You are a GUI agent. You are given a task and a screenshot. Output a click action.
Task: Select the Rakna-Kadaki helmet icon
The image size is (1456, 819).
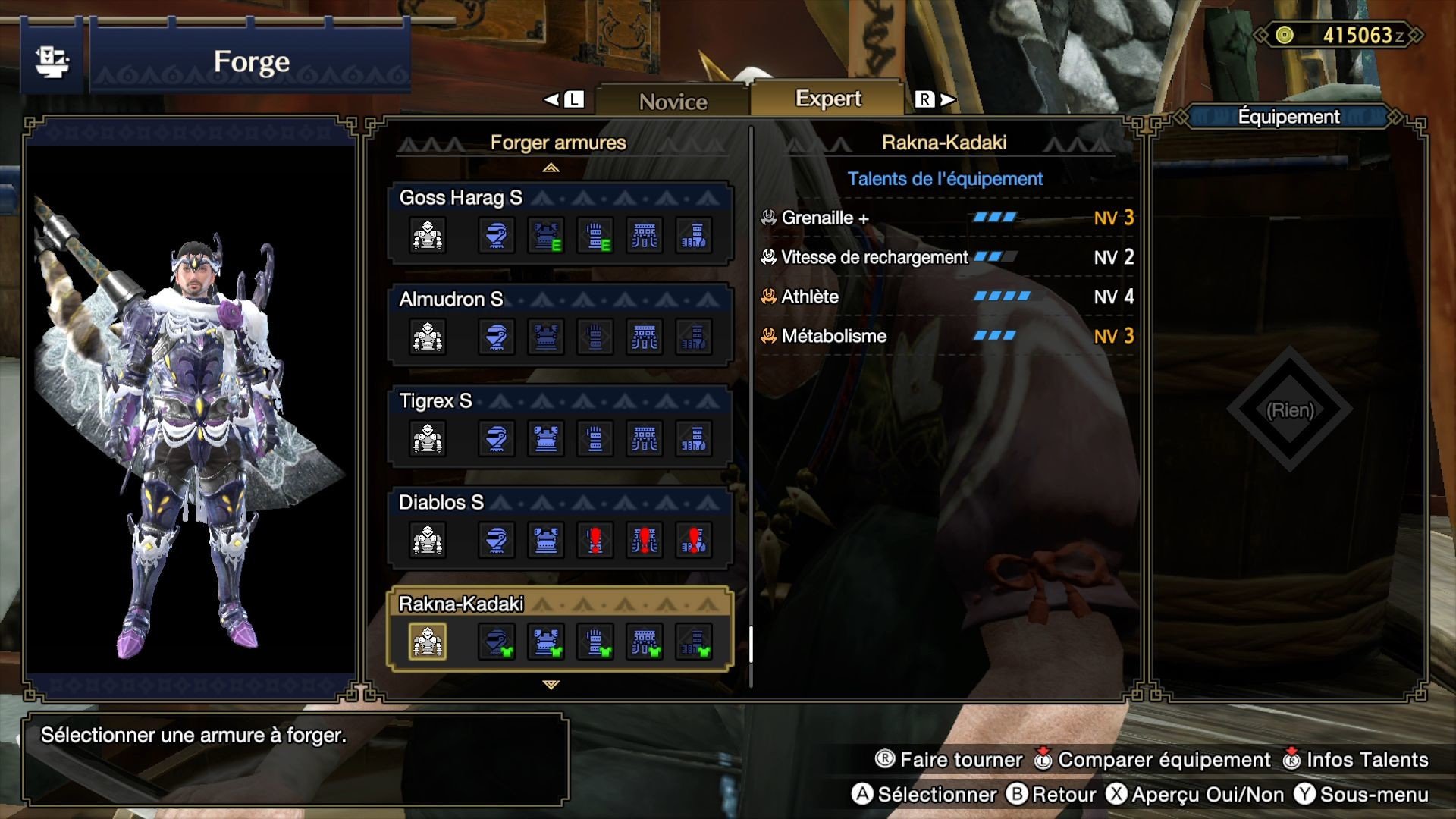(x=497, y=641)
